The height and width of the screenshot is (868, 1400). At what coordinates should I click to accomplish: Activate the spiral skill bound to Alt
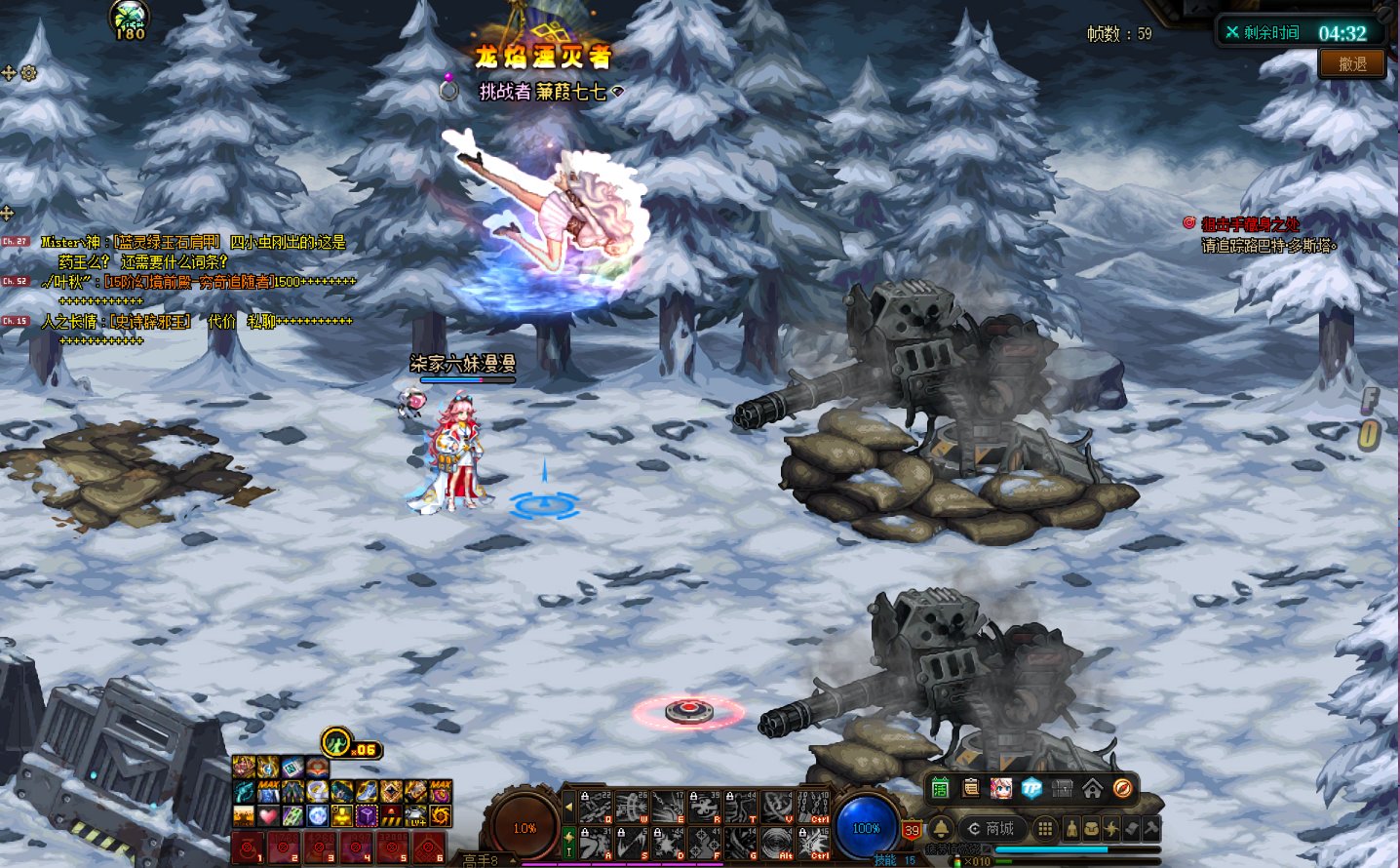click(777, 844)
